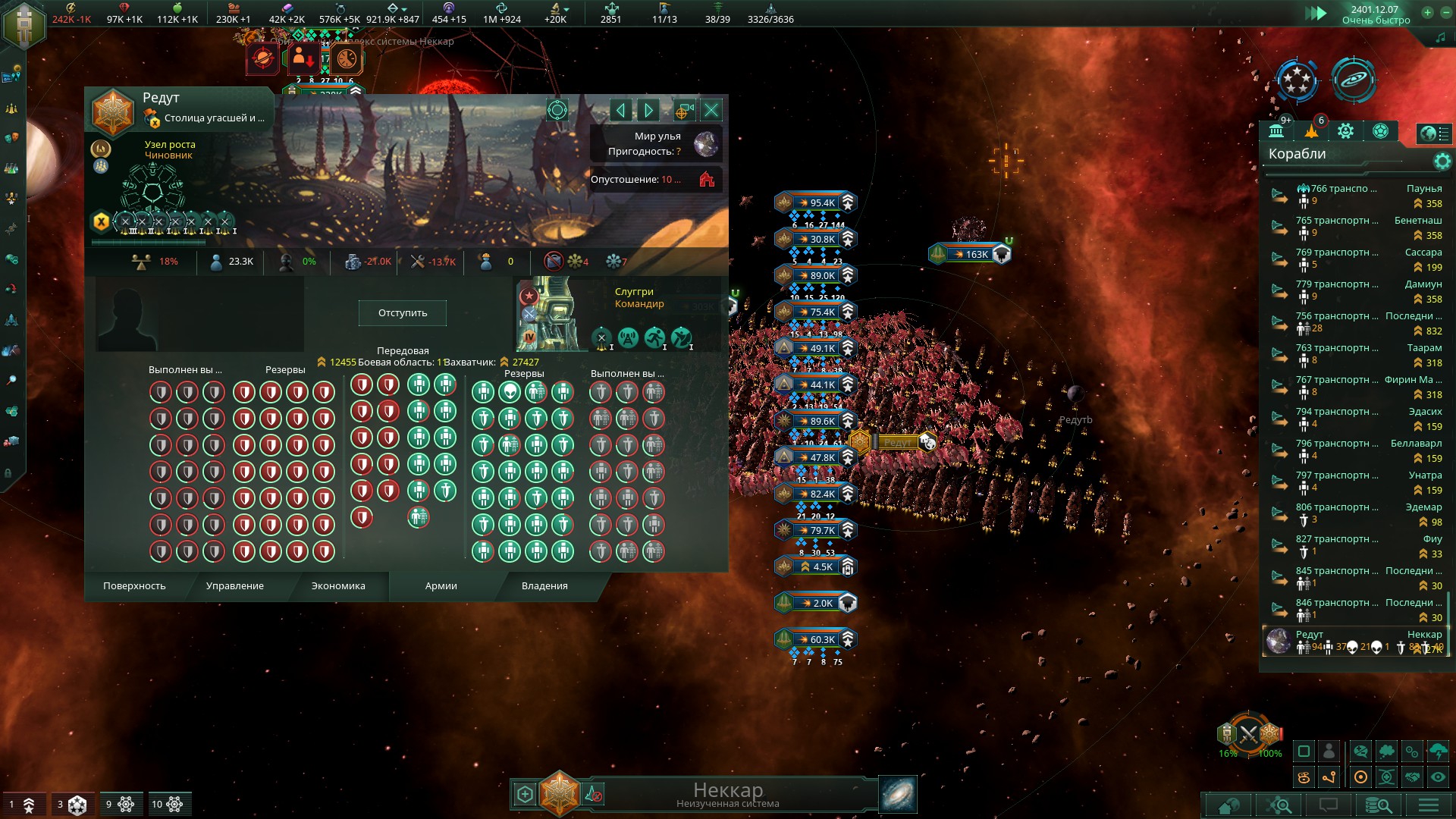Go to the previous planet arrow

pos(620,111)
